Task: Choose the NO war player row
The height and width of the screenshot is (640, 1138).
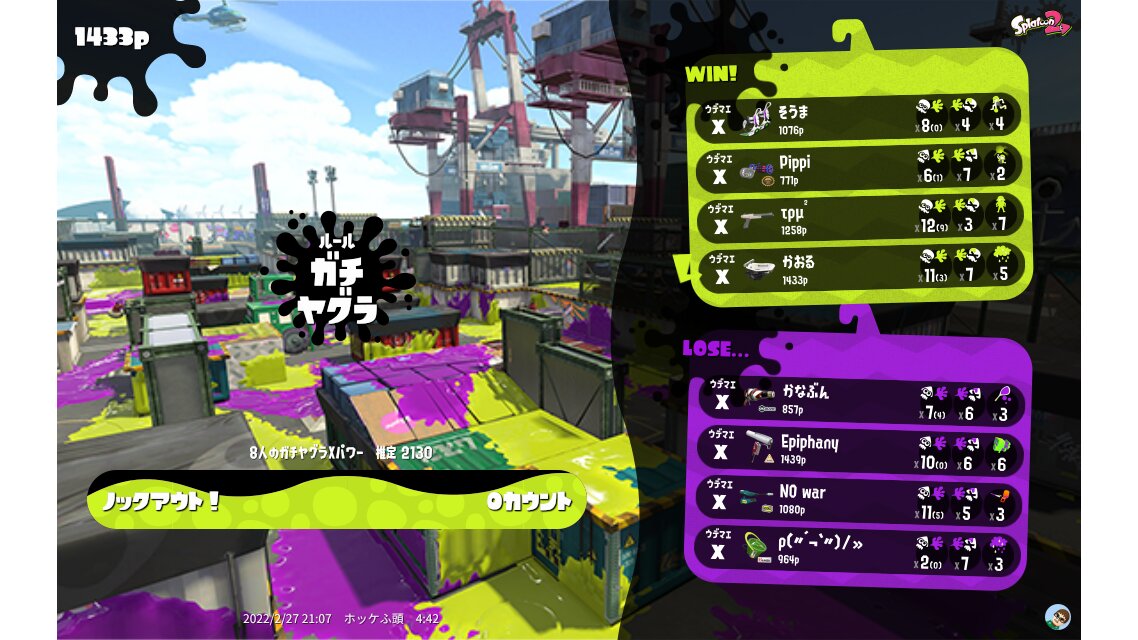Action: tap(860, 499)
